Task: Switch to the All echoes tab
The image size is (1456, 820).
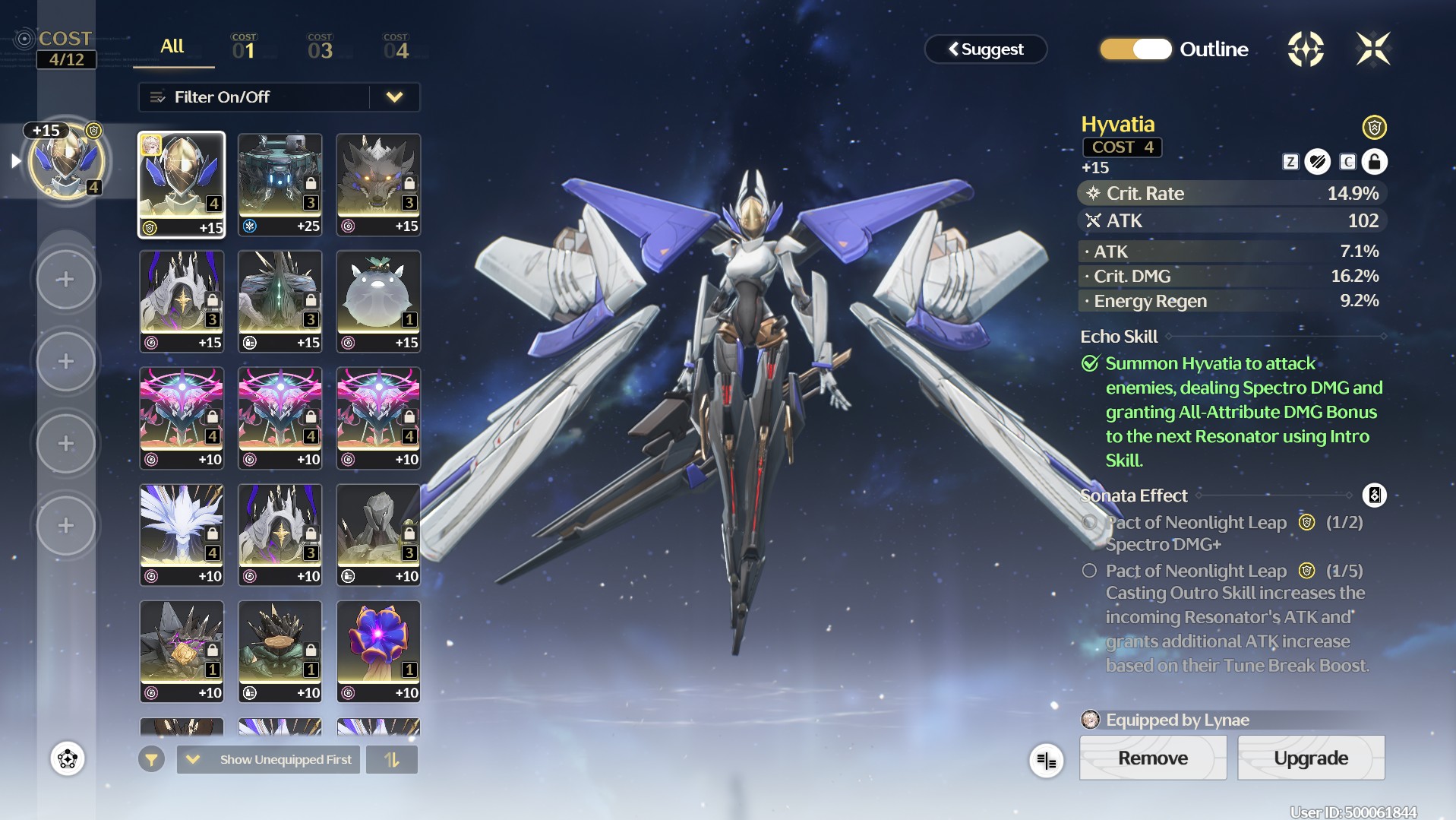Action: 172,47
